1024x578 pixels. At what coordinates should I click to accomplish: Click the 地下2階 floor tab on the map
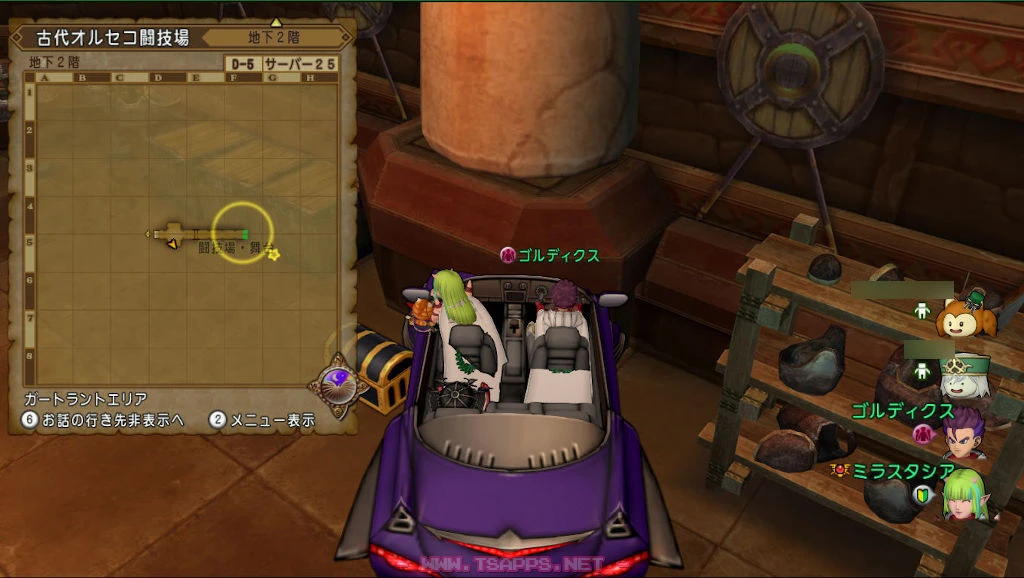(273, 38)
